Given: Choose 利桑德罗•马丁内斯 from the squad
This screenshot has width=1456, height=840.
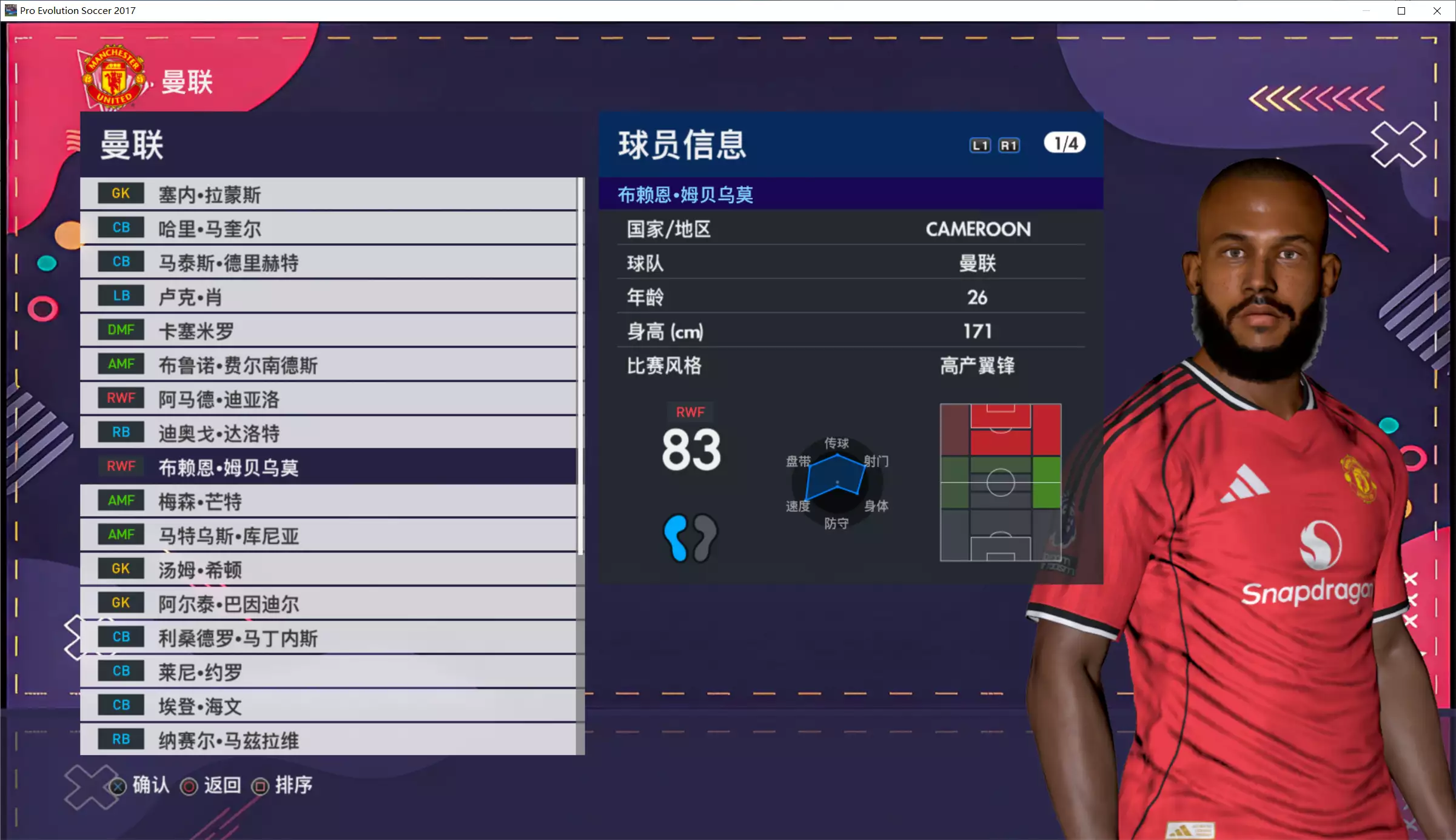Looking at the screenshot, I should click(x=327, y=637).
